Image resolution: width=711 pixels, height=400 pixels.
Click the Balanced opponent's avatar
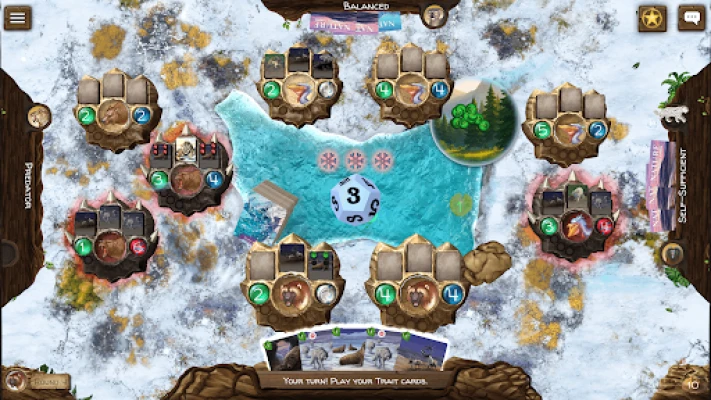coord(433,15)
